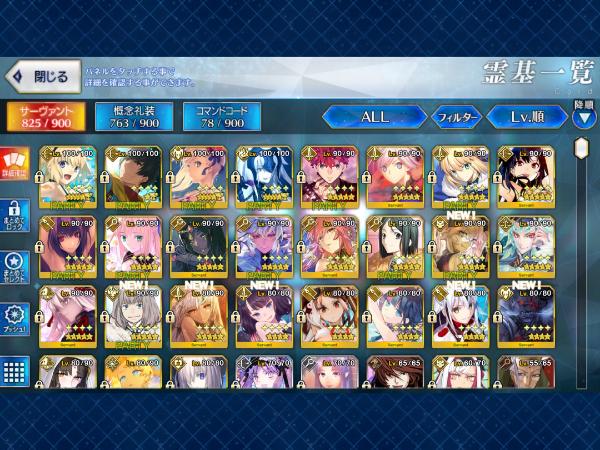Image resolution: width=600 pixels, height=450 pixels.
Task: Click the list scrollbar handle
Action: point(581,148)
